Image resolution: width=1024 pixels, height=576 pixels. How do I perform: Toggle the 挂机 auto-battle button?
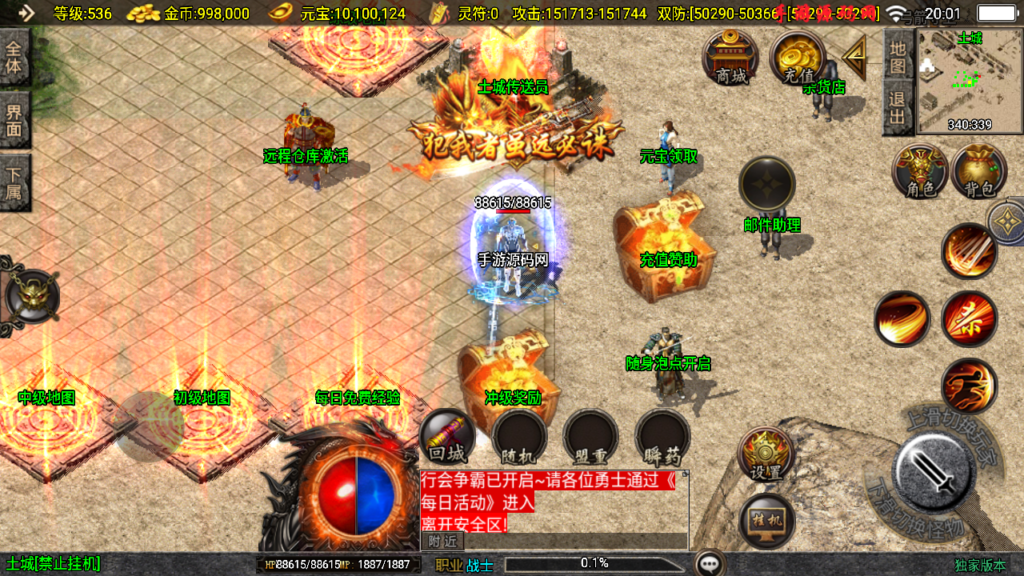[766, 520]
